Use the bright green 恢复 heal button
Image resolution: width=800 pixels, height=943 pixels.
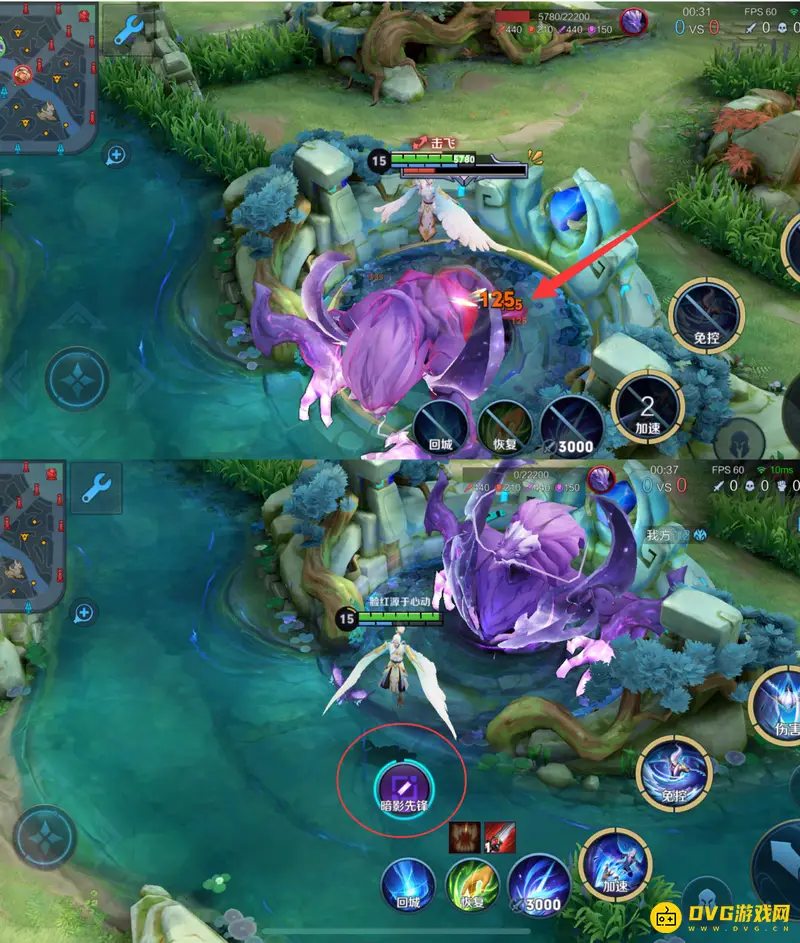[x=473, y=887]
